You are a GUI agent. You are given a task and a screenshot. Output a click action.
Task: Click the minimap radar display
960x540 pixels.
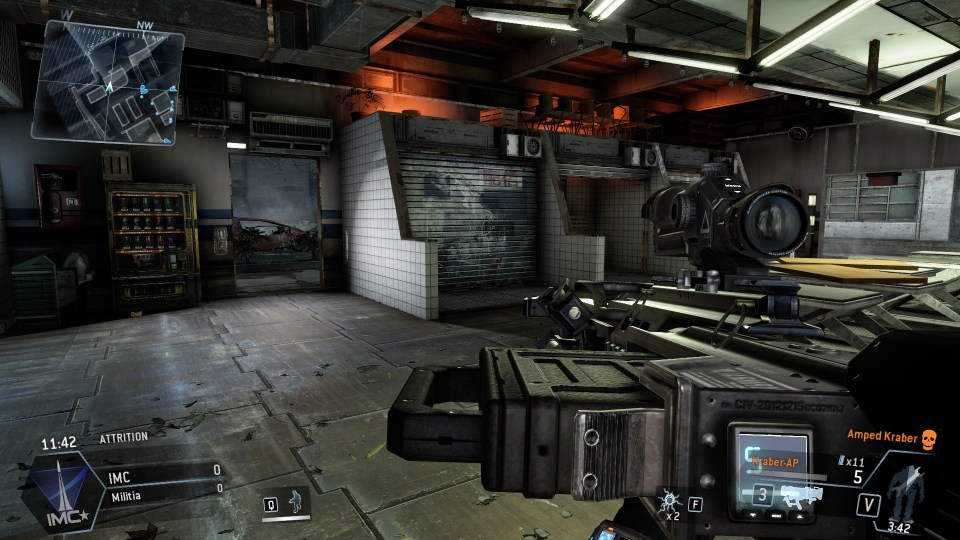(x=108, y=84)
